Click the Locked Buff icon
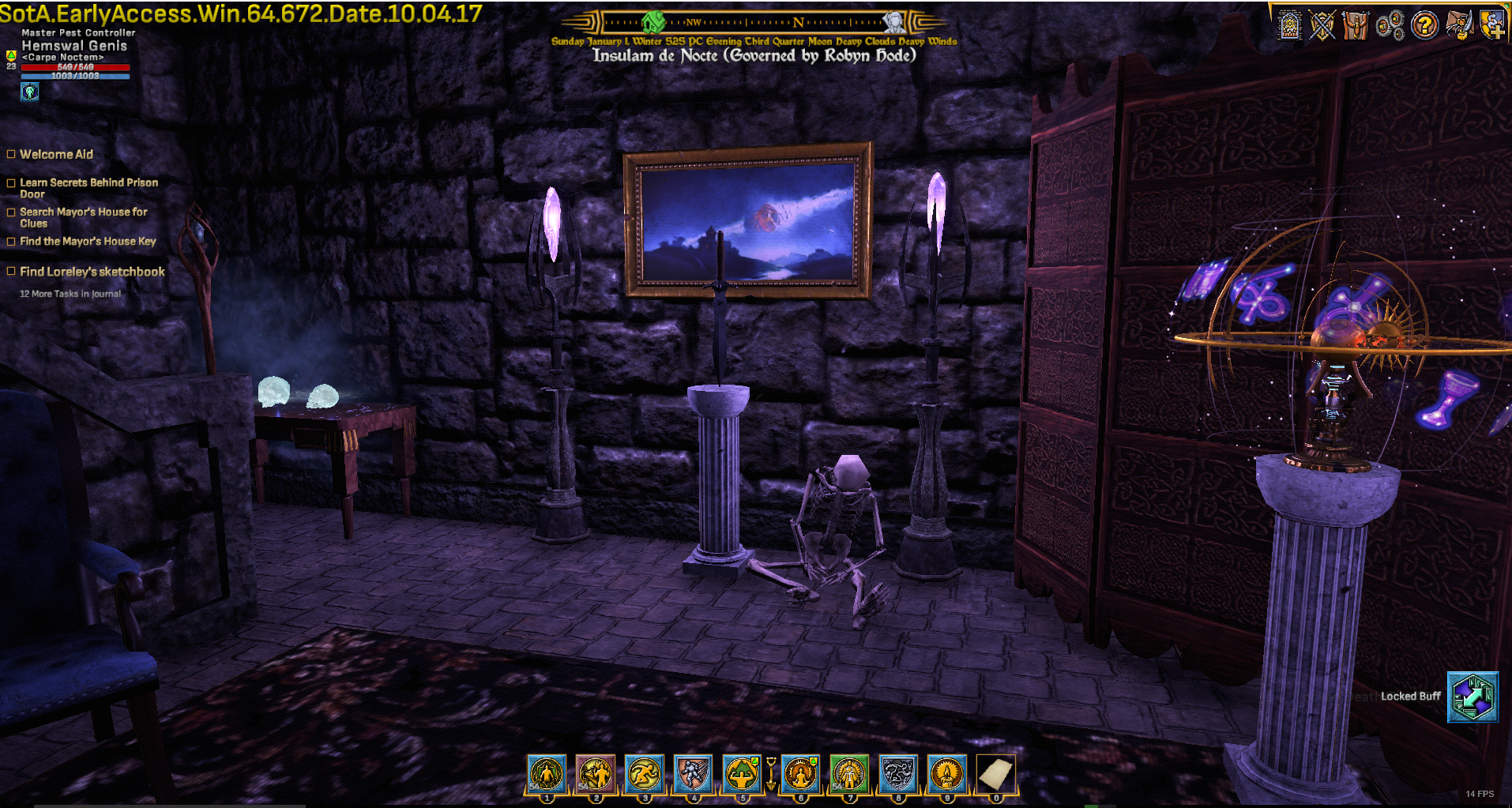Screen dimensions: 1512x808 tap(1472, 697)
